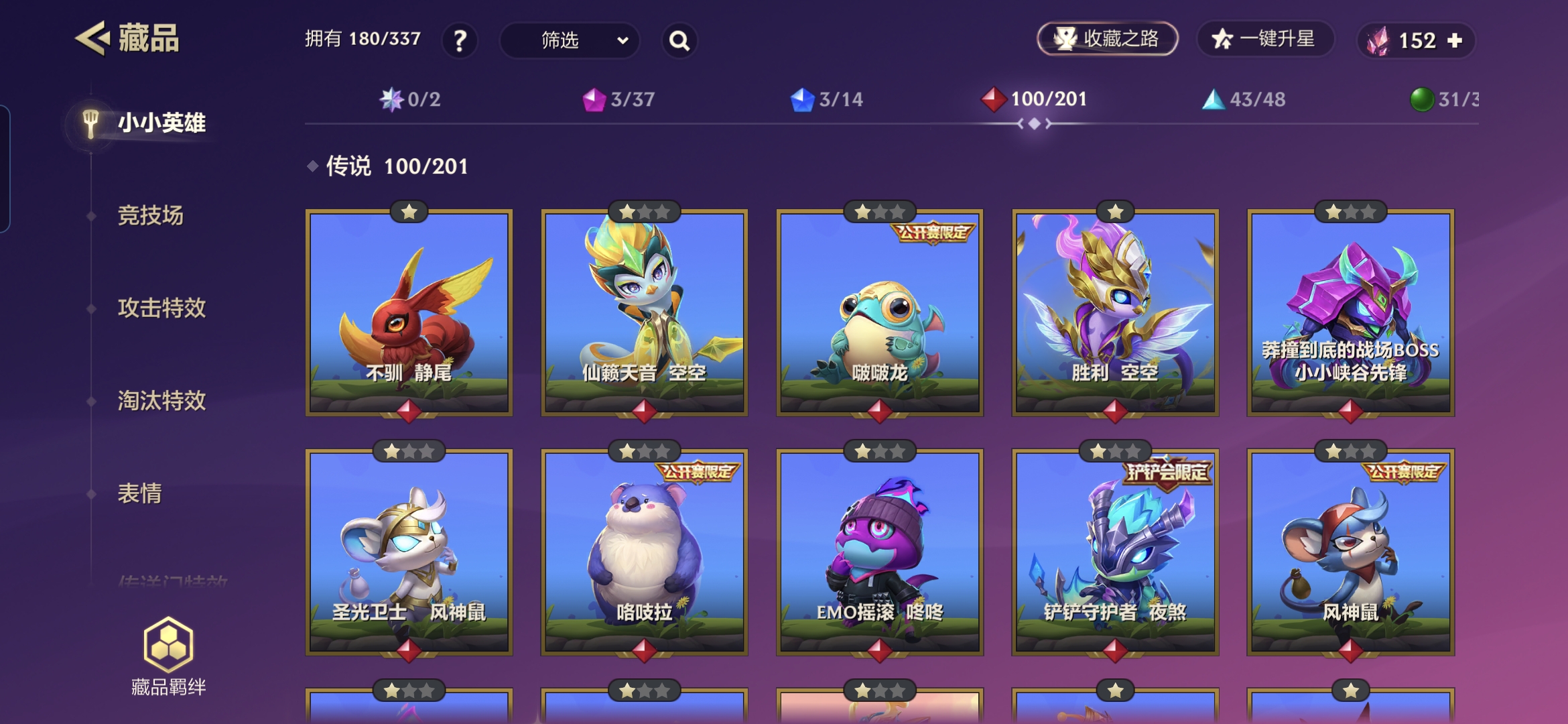The width and height of the screenshot is (1568, 724).
Task: Select the 铲铲守护者 夜煞 card
Action: pos(1115,552)
